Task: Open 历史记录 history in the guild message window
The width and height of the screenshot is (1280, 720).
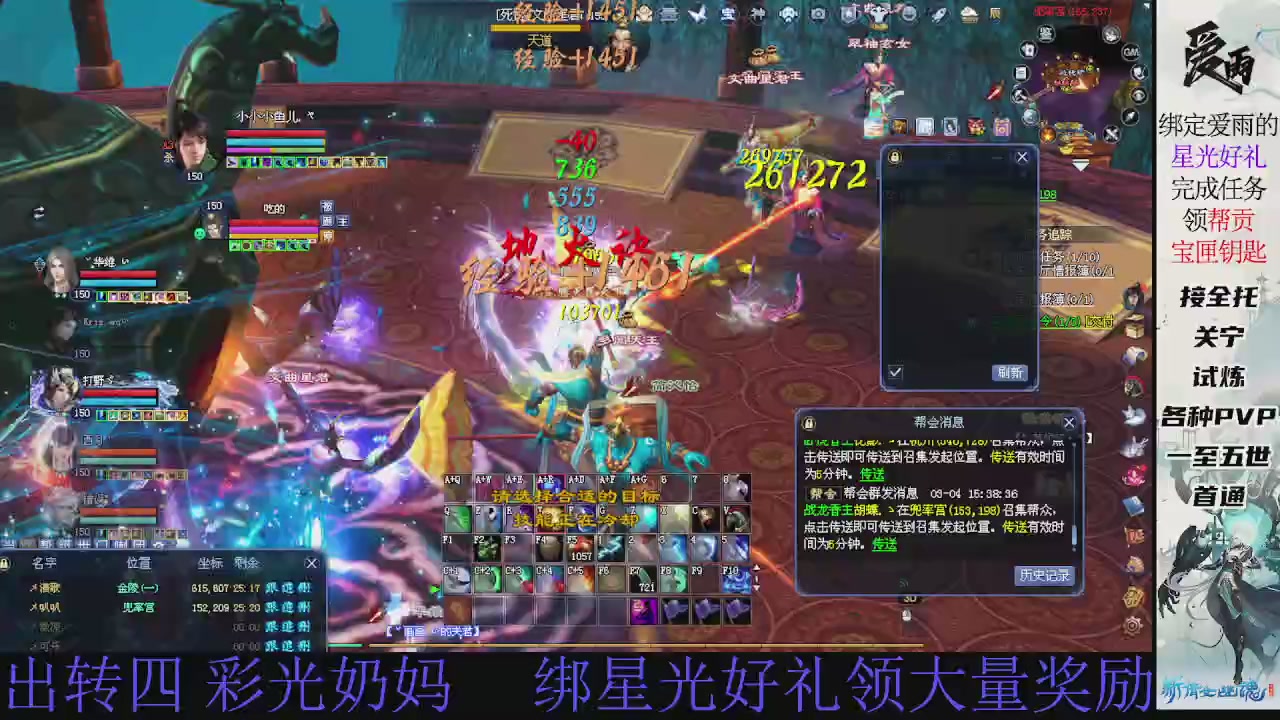Action: click(1044, 575)
